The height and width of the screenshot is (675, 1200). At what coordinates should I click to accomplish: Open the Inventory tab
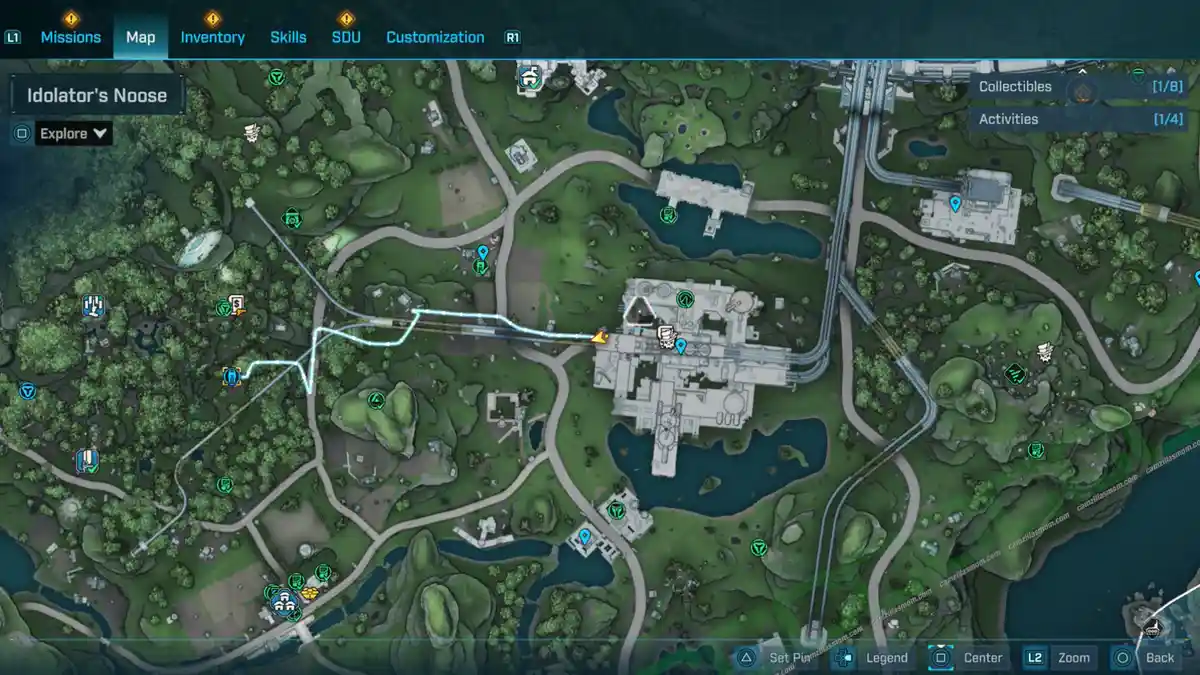click(212, 37)
